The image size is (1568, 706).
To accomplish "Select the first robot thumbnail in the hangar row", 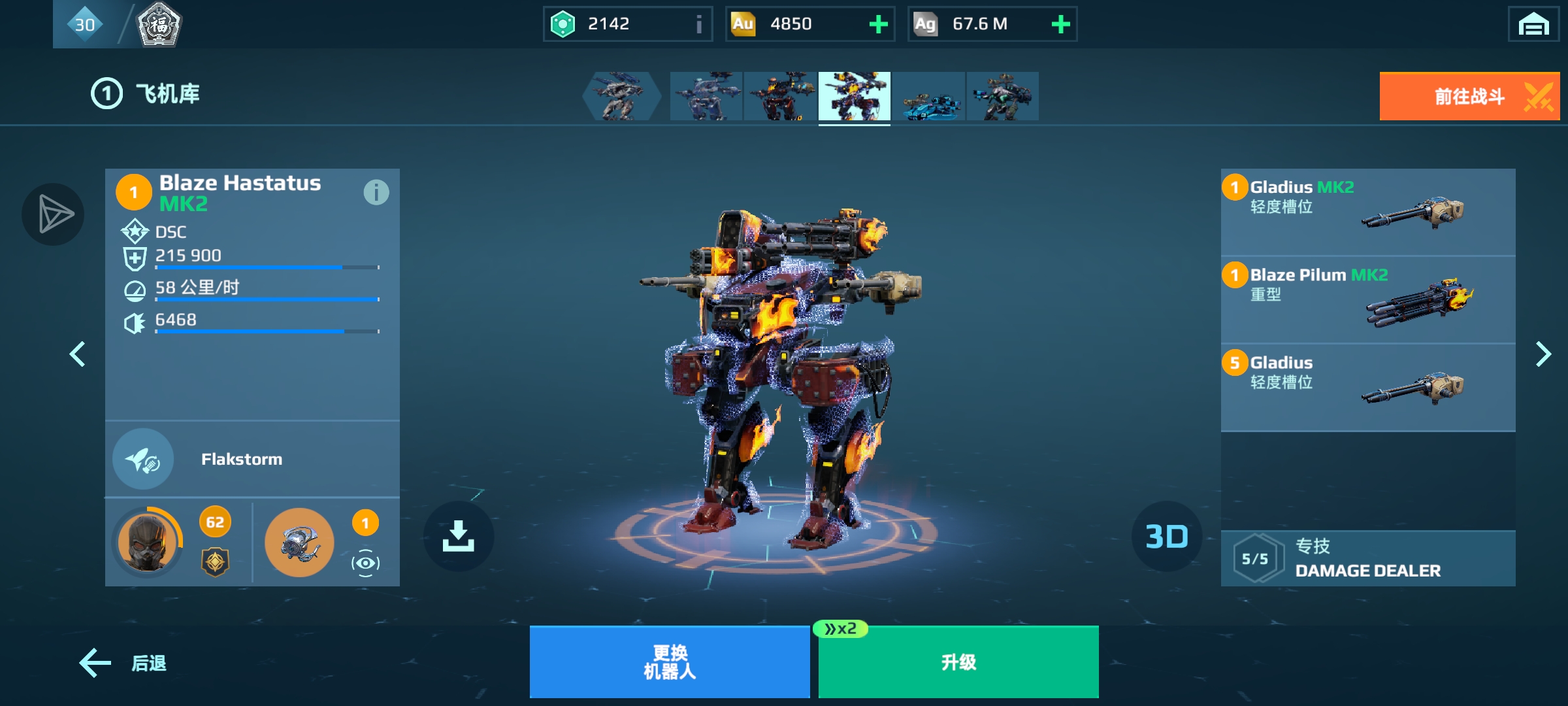I will tap(621, 96).
